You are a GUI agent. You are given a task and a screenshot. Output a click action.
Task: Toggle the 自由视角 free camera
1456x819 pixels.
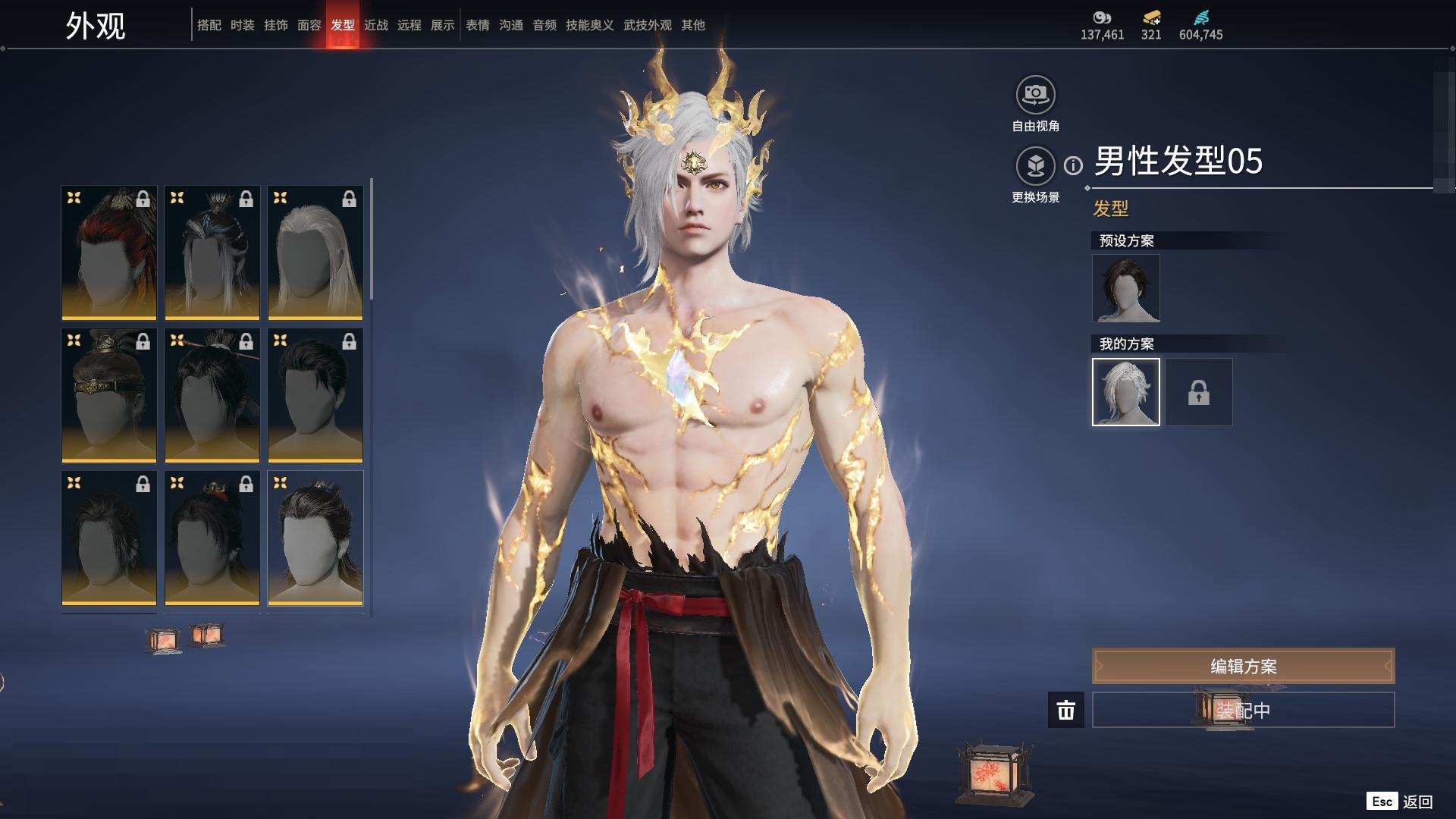[1035, 95]
